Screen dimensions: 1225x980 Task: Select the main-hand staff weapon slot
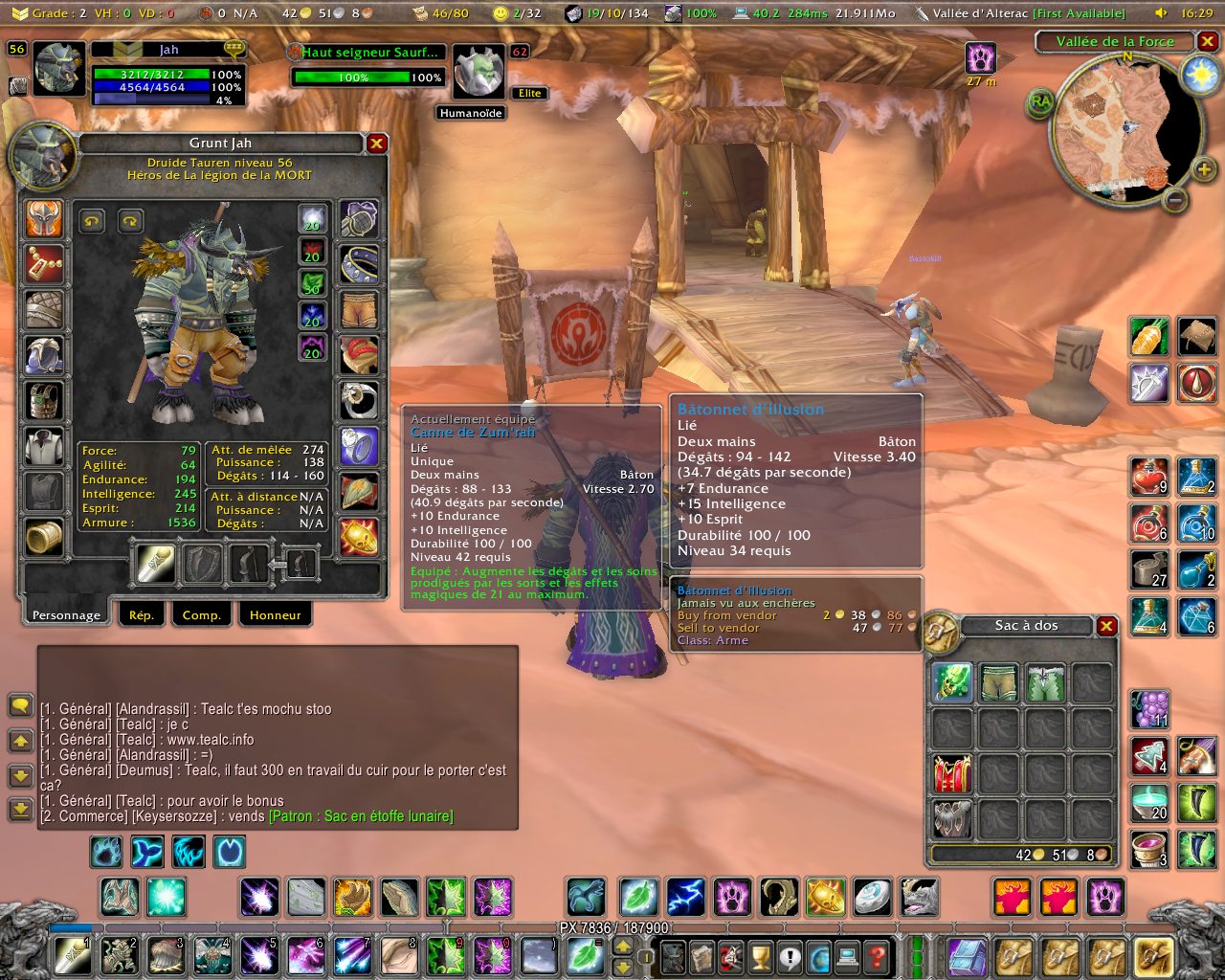(155, 565)
